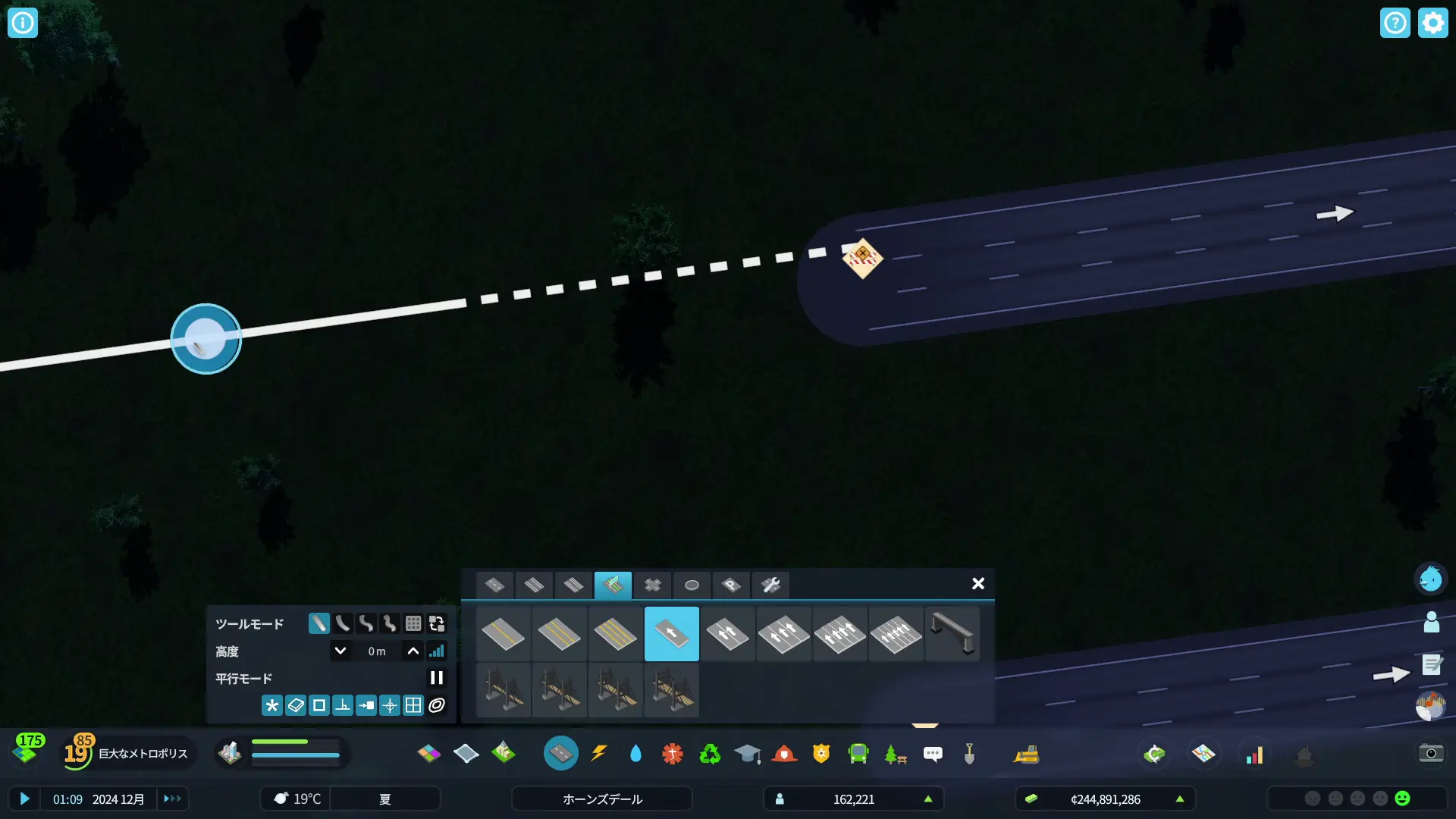Select the parking lot roads tab

click(731, 585)
